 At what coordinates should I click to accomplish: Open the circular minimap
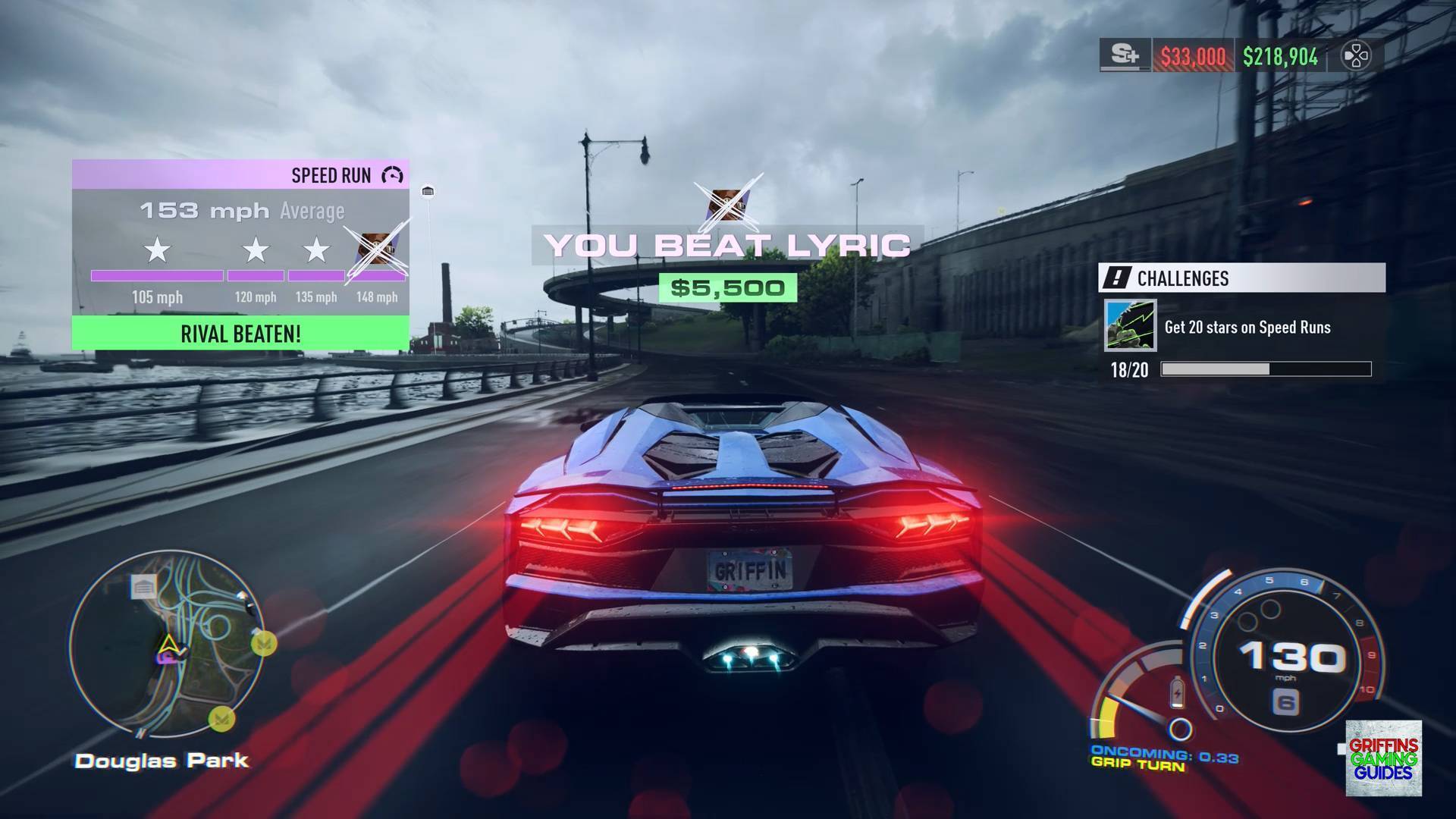[167, 643]
